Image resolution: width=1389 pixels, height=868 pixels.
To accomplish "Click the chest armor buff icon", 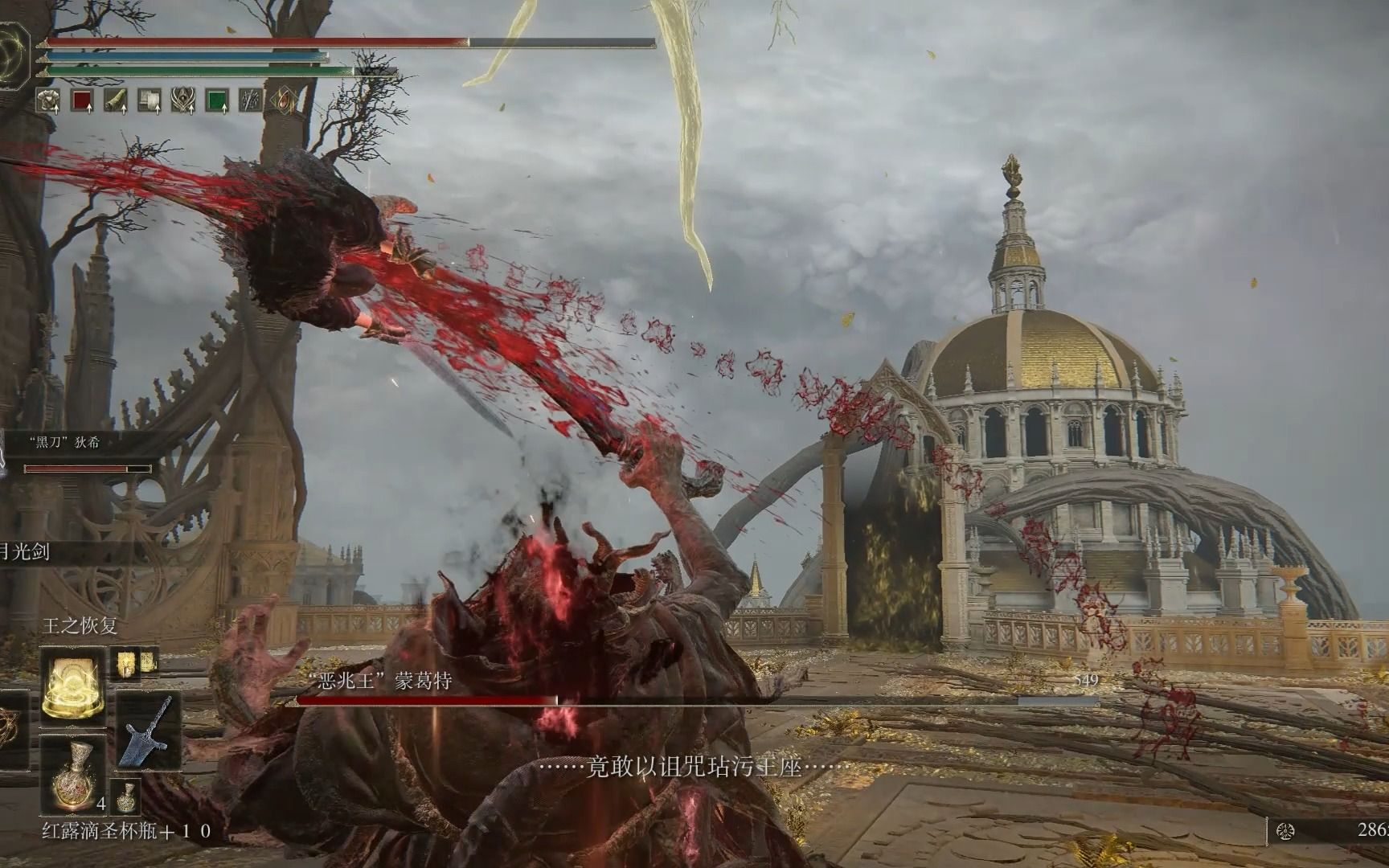I will [49, 100].
